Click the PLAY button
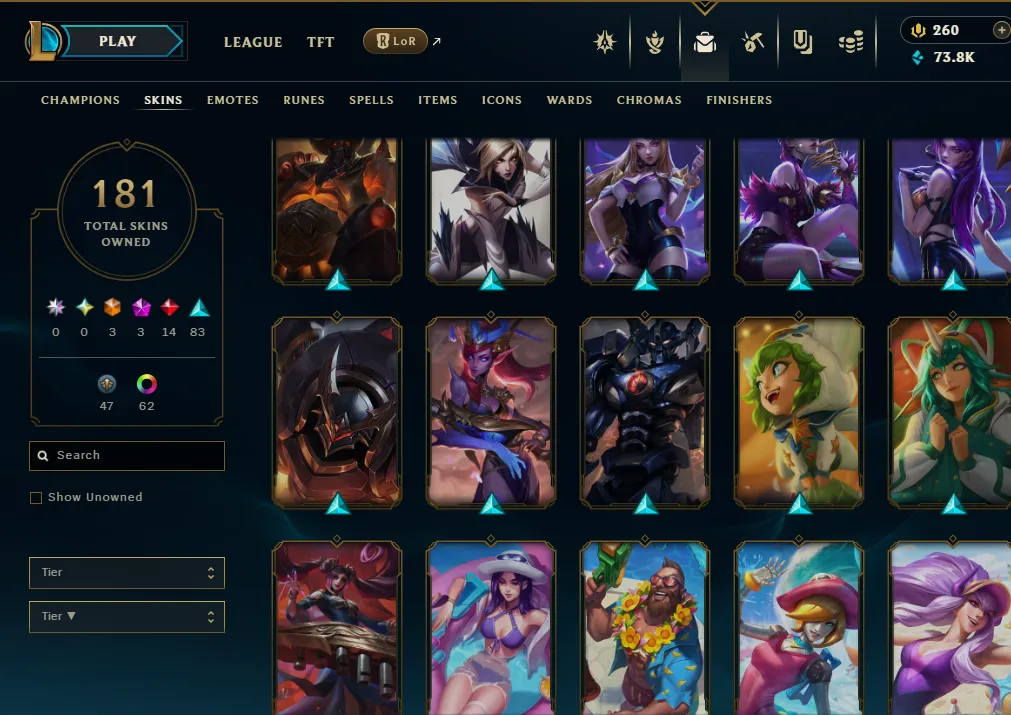The height and width of the screenshot is (715, 1011). click(118, 42)
